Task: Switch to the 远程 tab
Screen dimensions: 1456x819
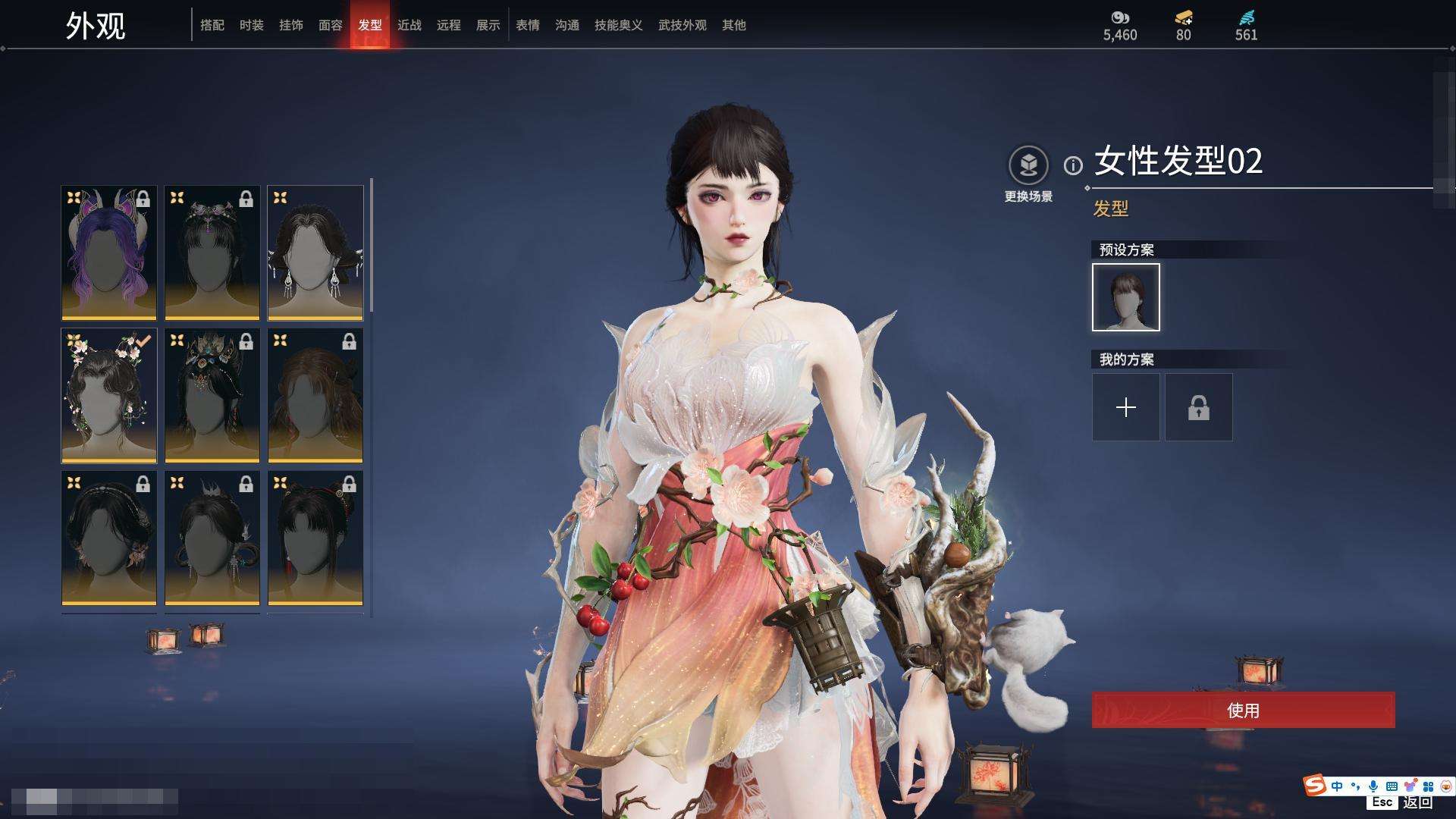Action: click(x=449, y=25)
